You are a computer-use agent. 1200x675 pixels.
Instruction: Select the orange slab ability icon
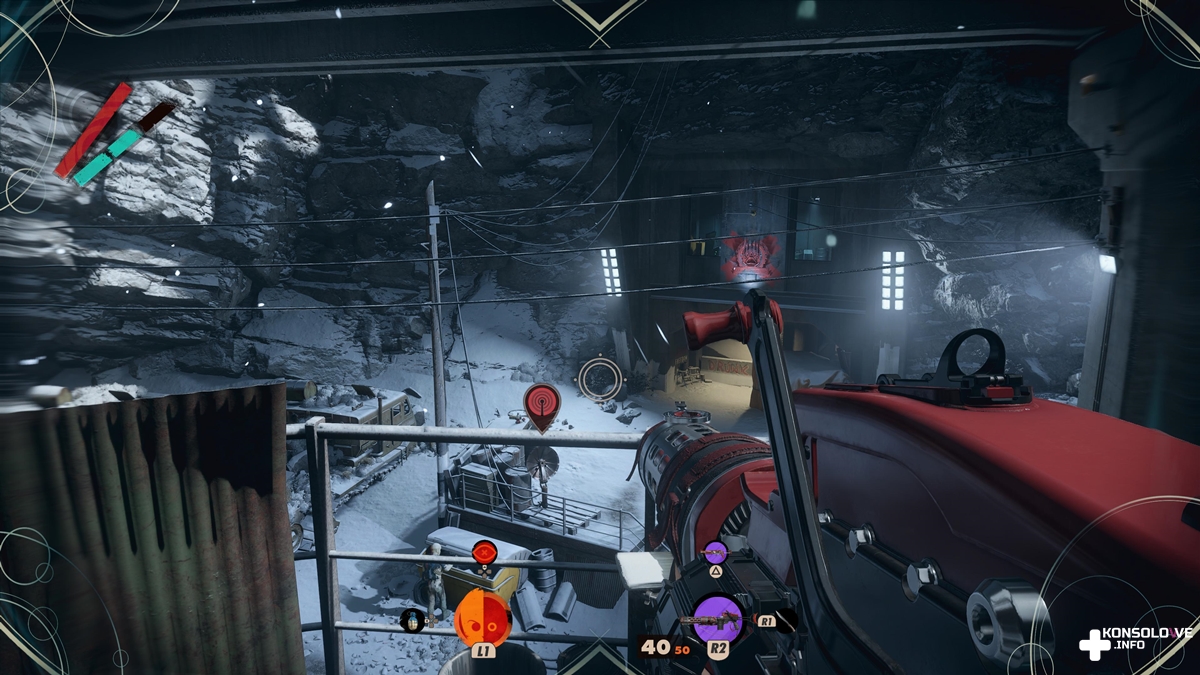pos(483,618)
